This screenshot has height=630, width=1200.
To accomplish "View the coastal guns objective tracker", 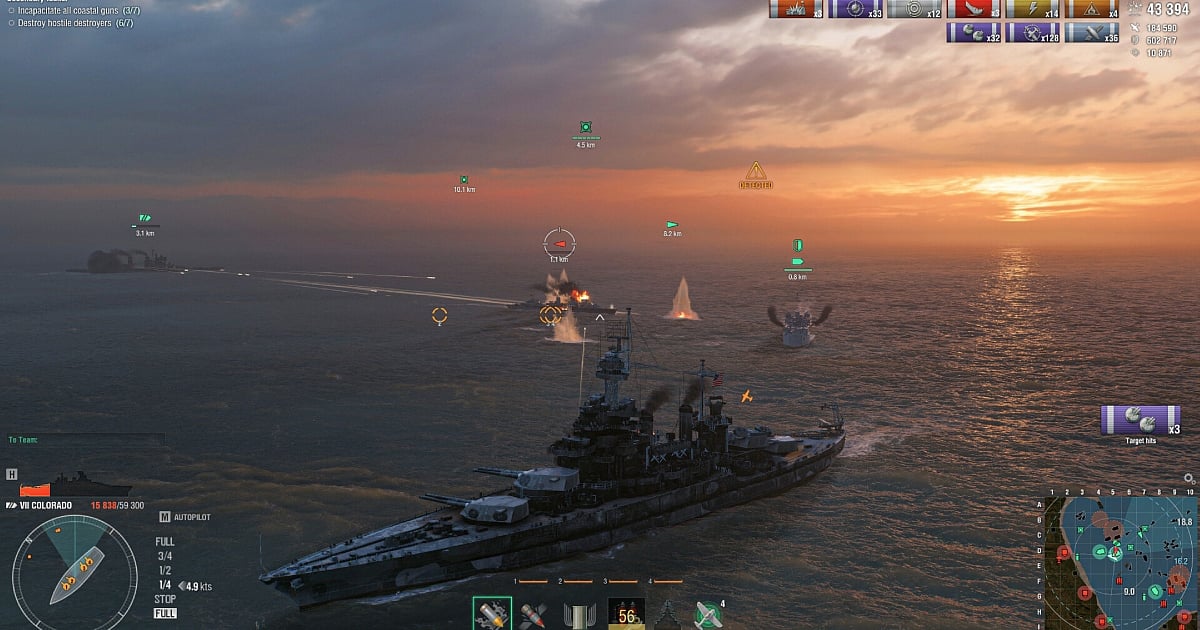I will tap(75, 10).
